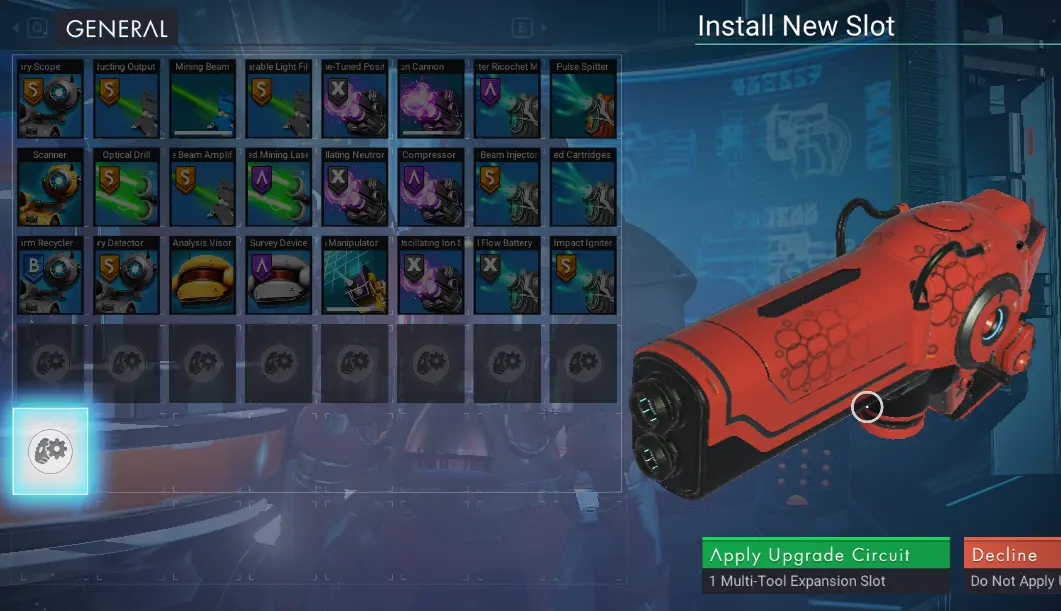Choose the Flow Battery upgrade
Screen dimensions: 1061x611
coord(506,276)
